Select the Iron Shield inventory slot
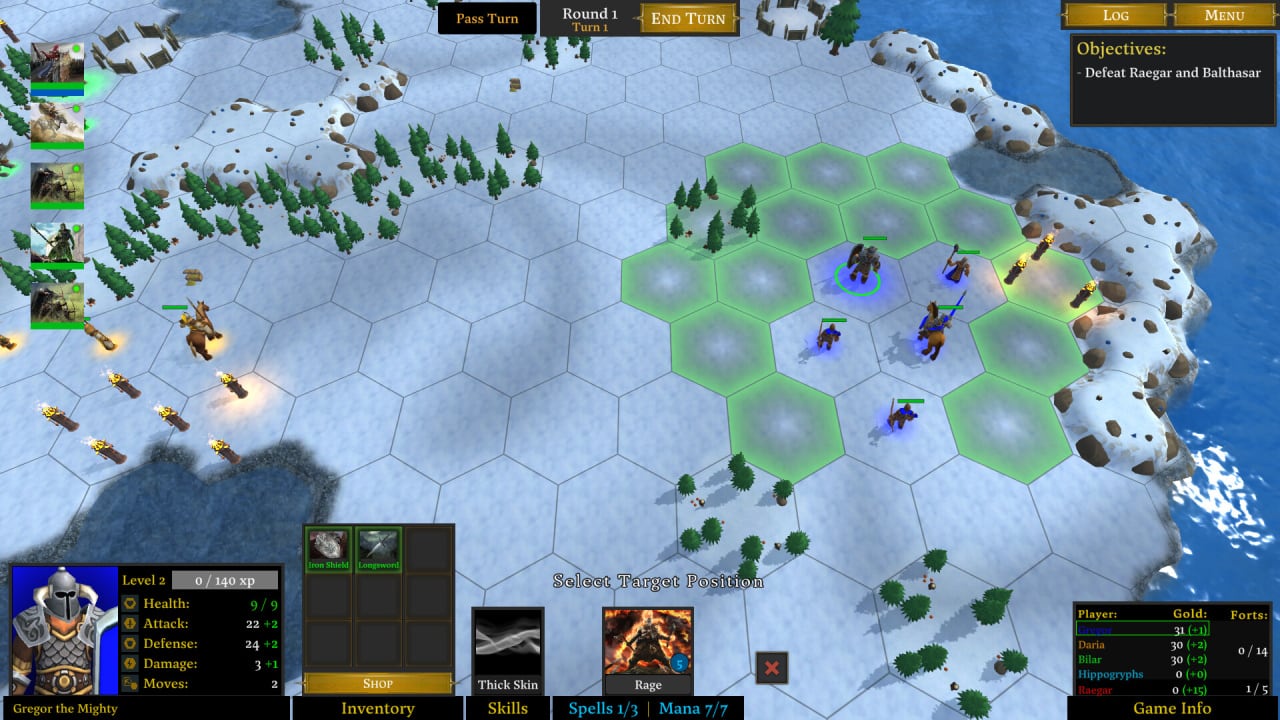Image resolution: width=1280 pixels, height=720 pixels. coord(328,548)
